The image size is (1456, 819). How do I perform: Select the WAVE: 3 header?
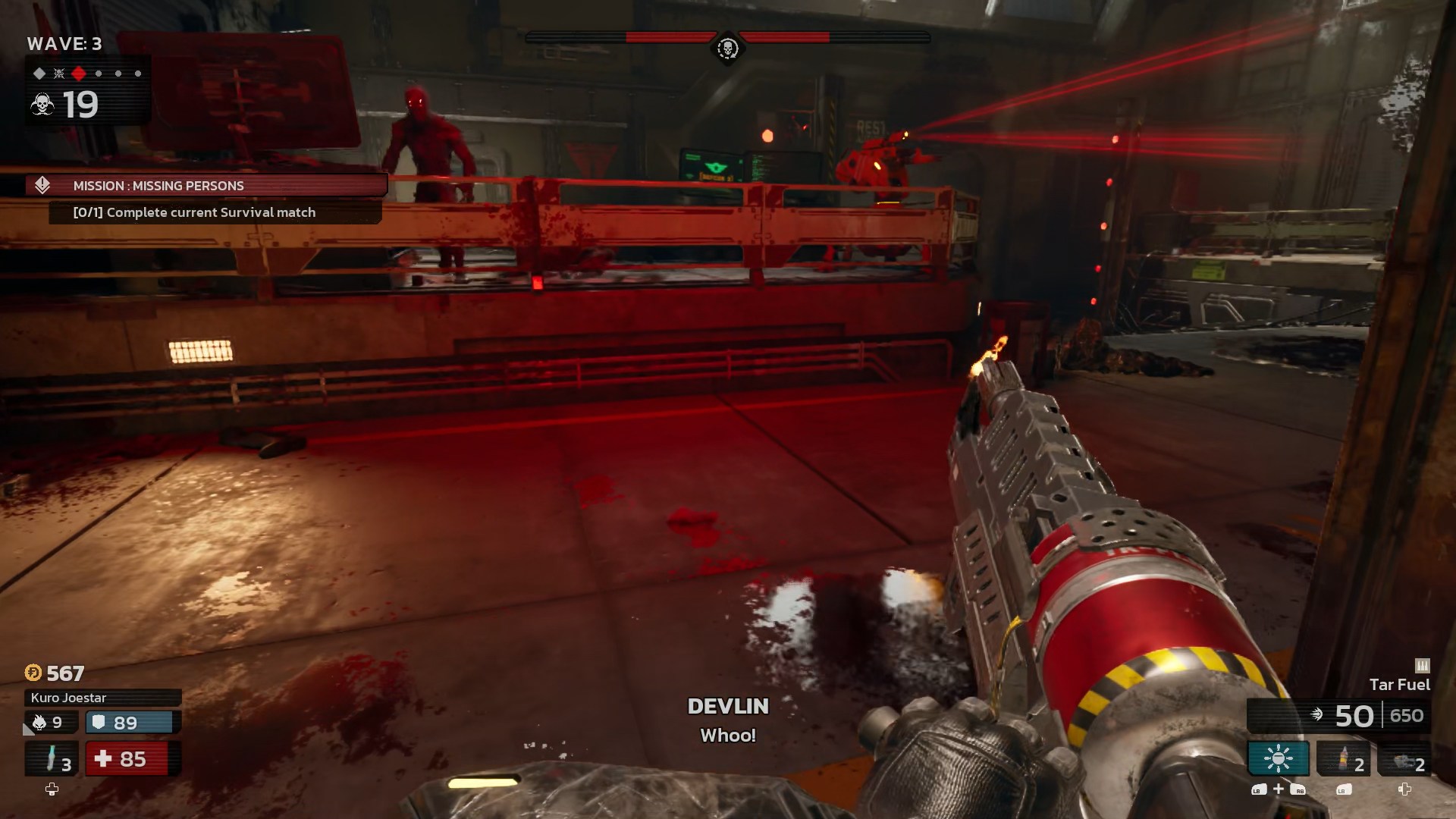tap(64, 44)
